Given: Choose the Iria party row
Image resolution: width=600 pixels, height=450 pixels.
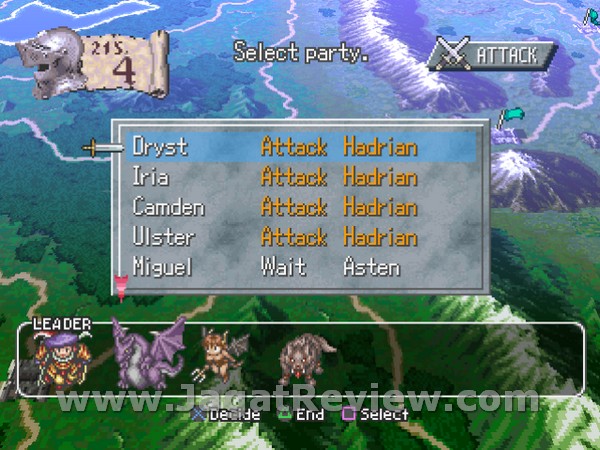Looking at the screenshot, I should point(151,177).
